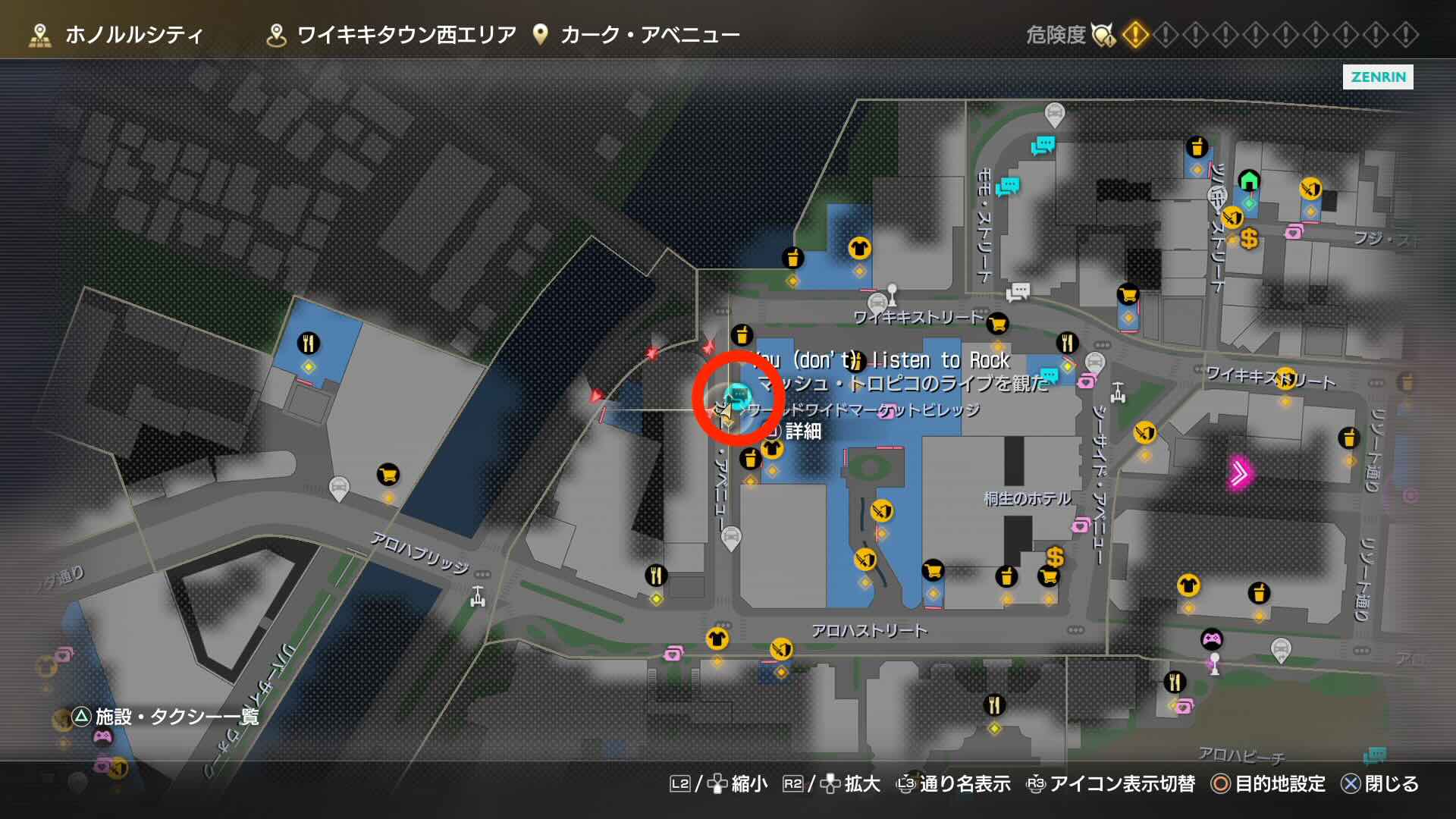Screen dimensions: 1456x819
Task: Click the sword weapon shop icon near ツバキ・ストリート
Action: point(1232,217)
